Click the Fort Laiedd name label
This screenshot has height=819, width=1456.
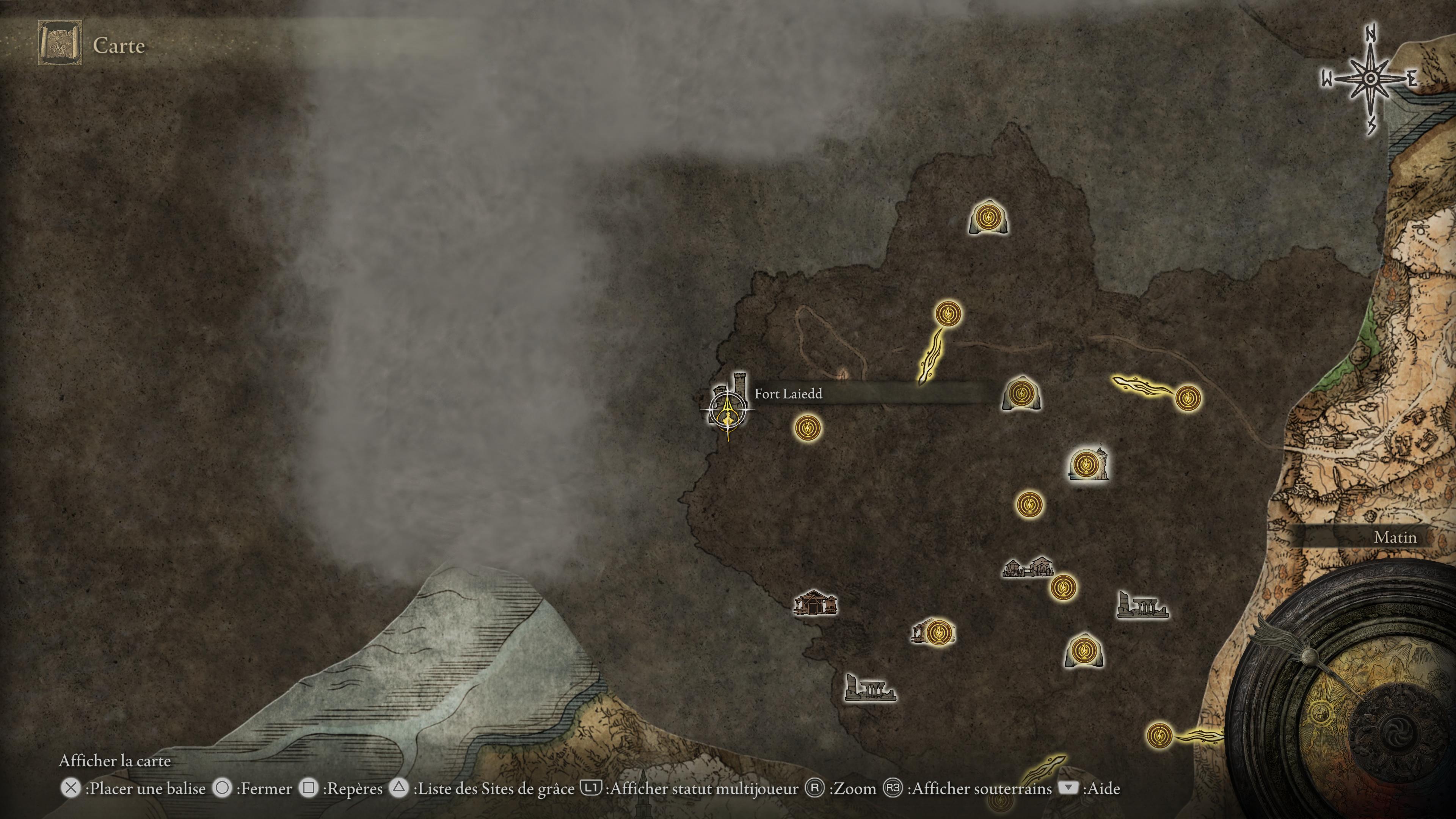[x=788, y=394]
